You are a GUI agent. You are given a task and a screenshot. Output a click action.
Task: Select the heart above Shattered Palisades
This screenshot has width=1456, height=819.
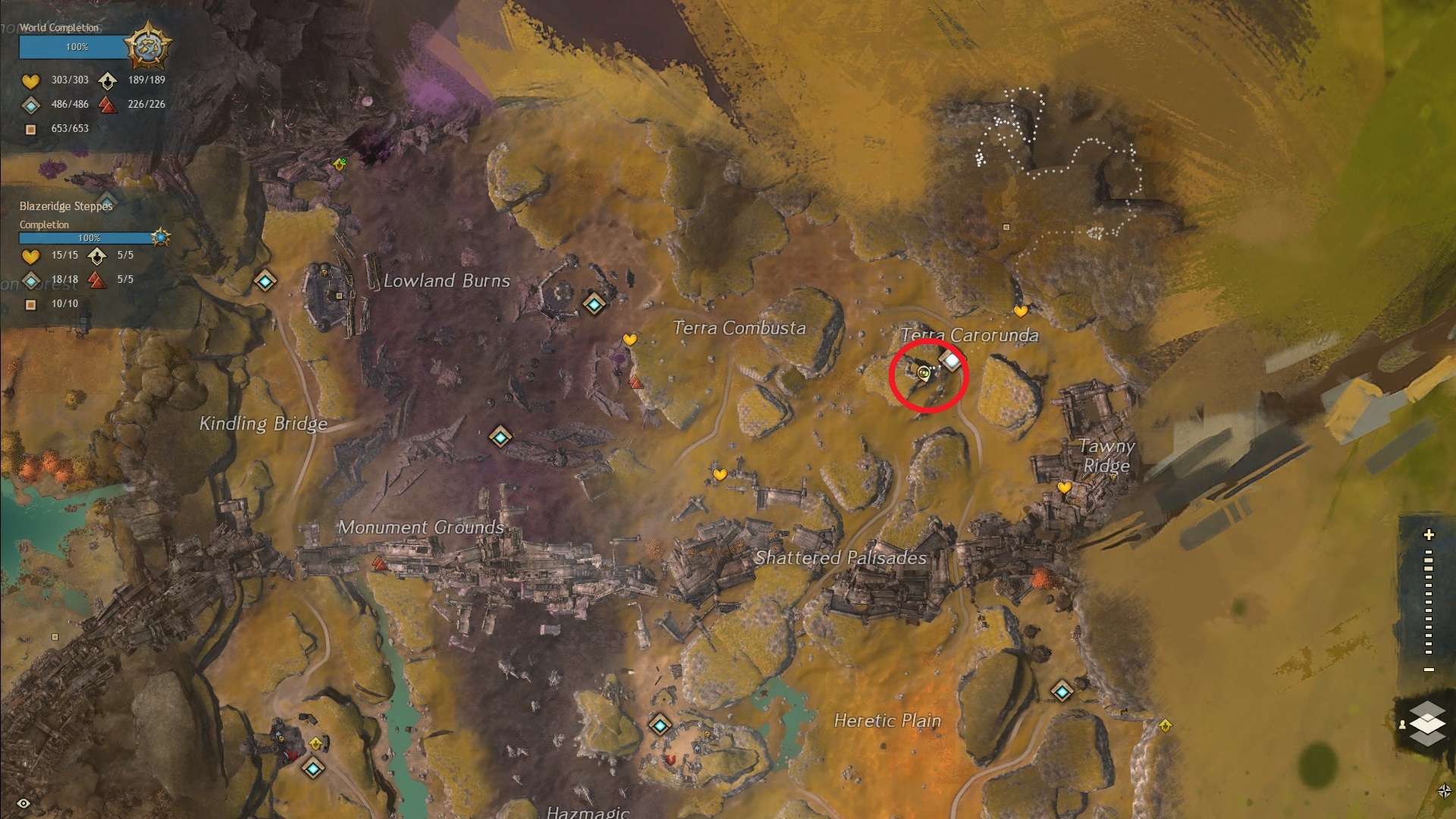[720, 475]
